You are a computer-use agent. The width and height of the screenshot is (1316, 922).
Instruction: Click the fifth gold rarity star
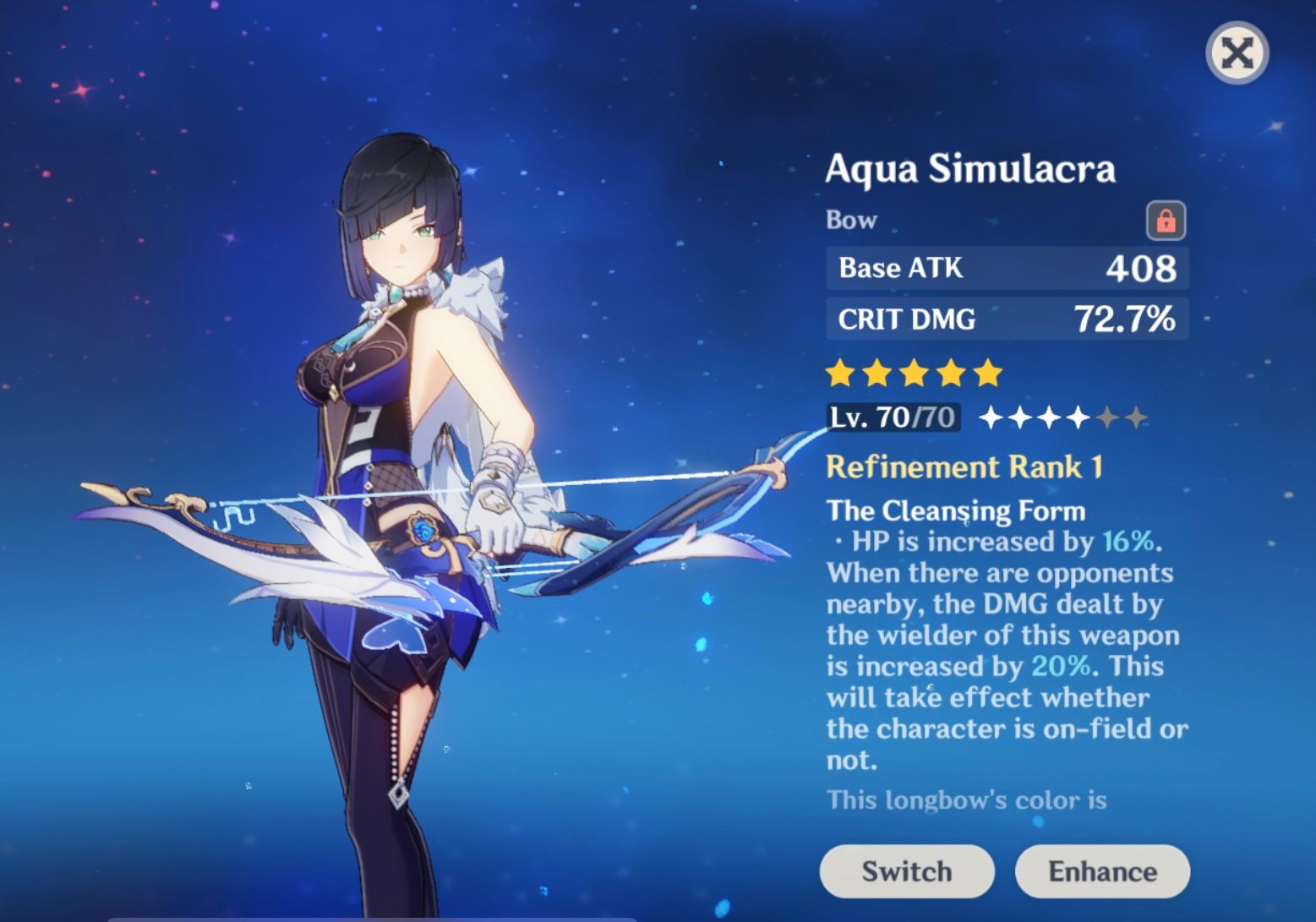[989, 371]
